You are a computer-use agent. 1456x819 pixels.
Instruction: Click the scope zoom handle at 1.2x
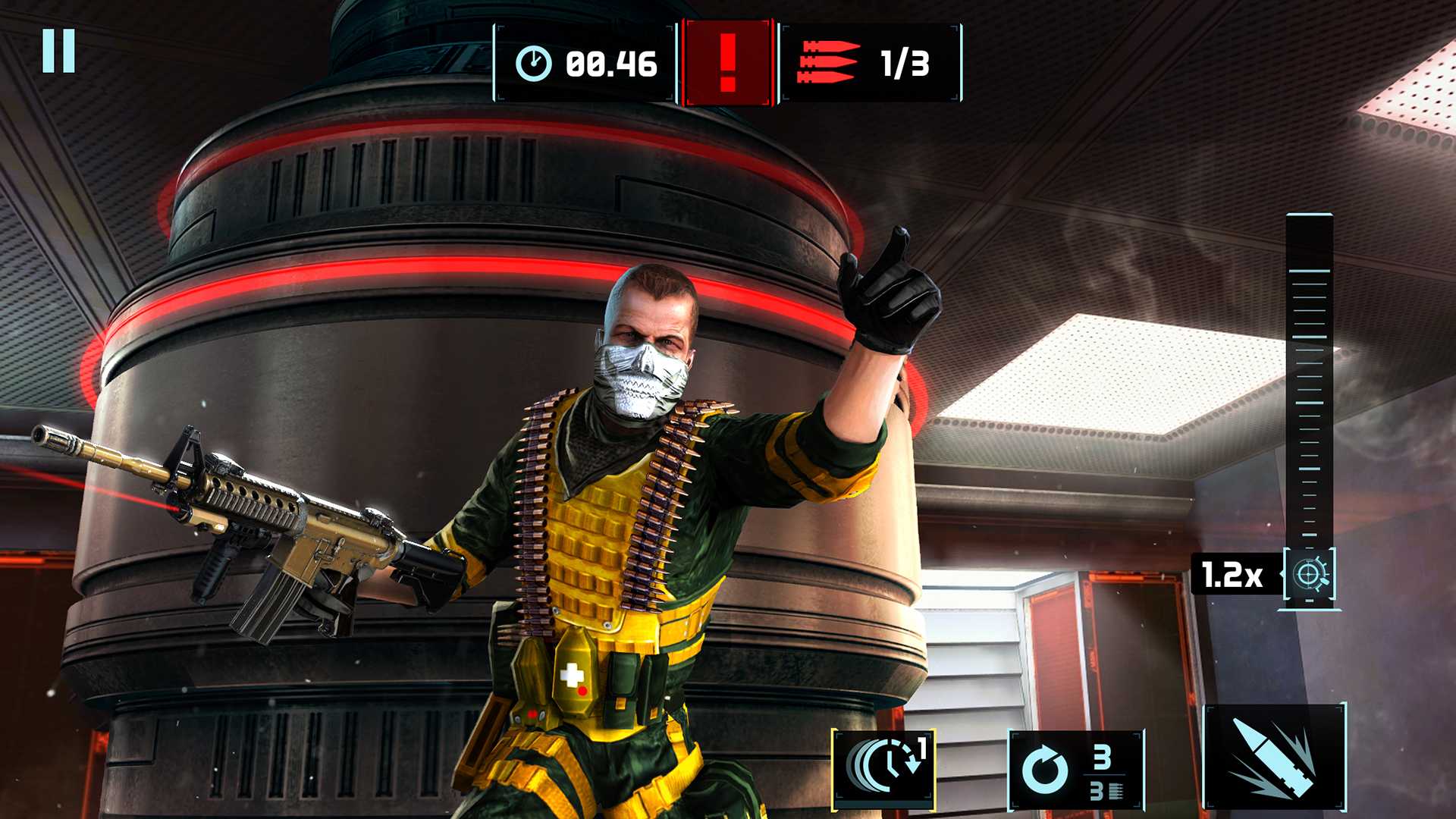[1310, 575]
